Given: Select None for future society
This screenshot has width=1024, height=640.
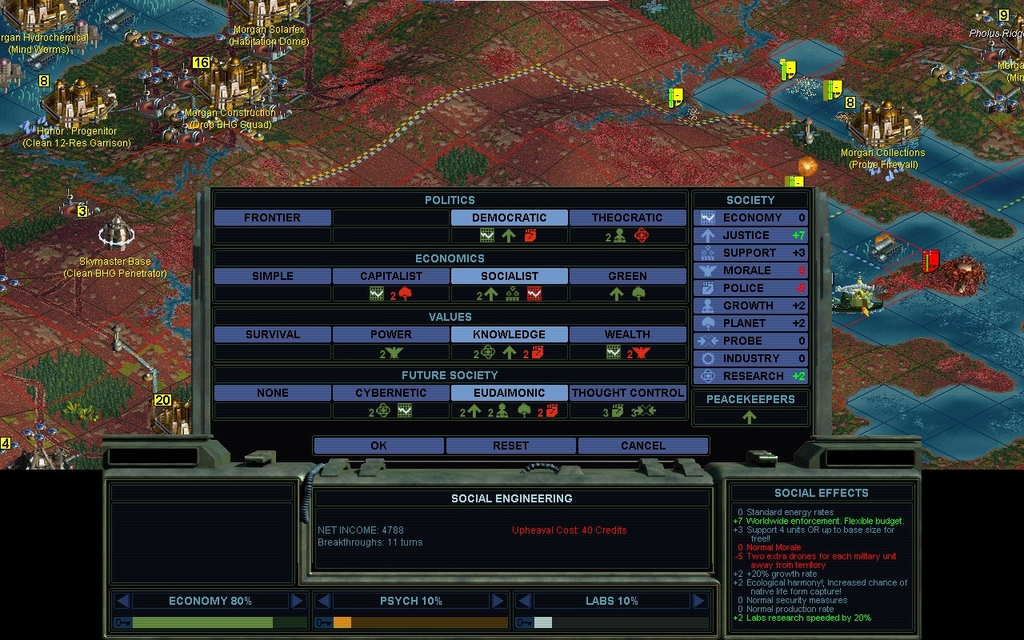Looking at the screenshot, I should [x=272, y=393].
